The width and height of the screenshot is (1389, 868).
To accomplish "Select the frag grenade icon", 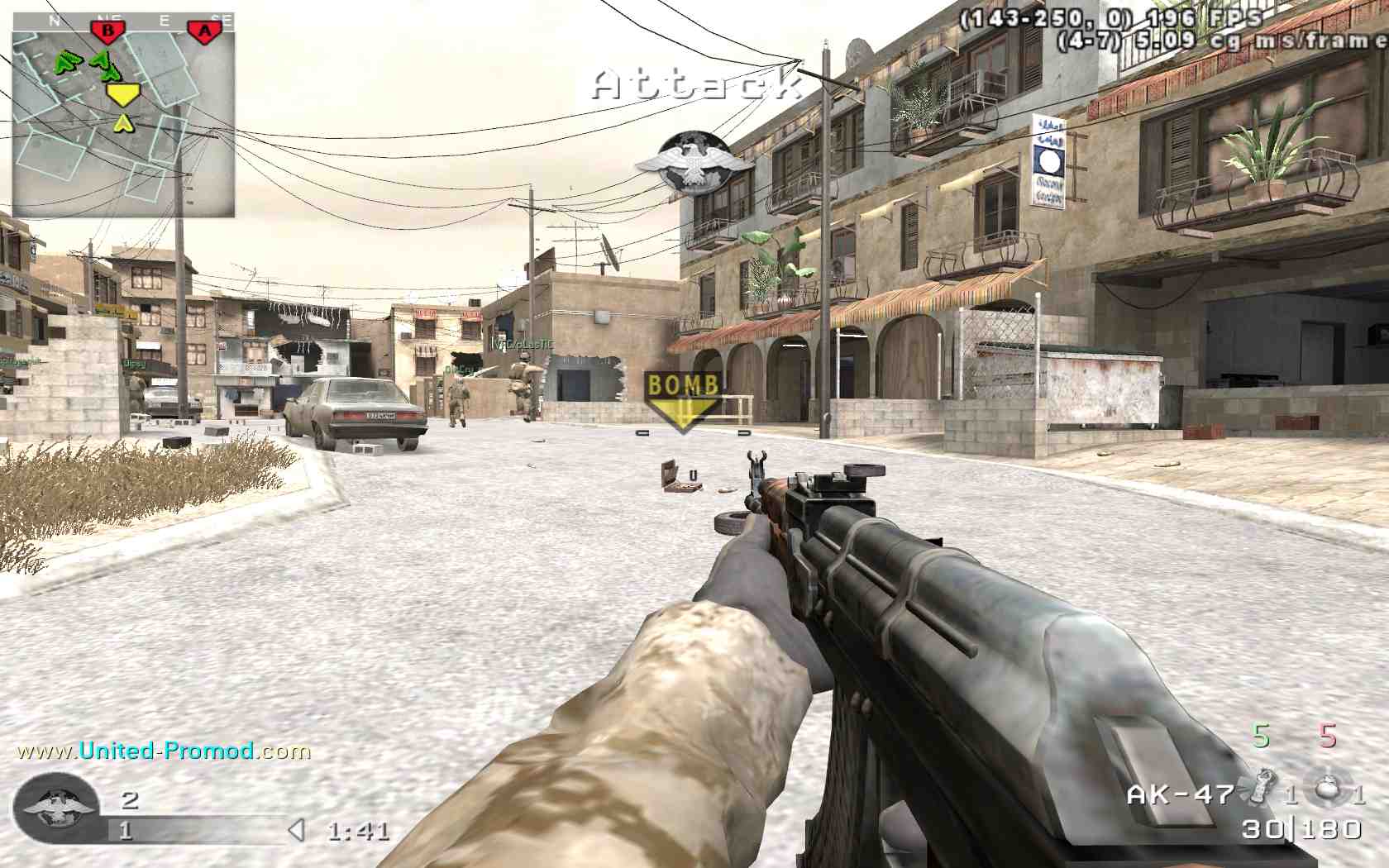I will (x=1328, y=787).
